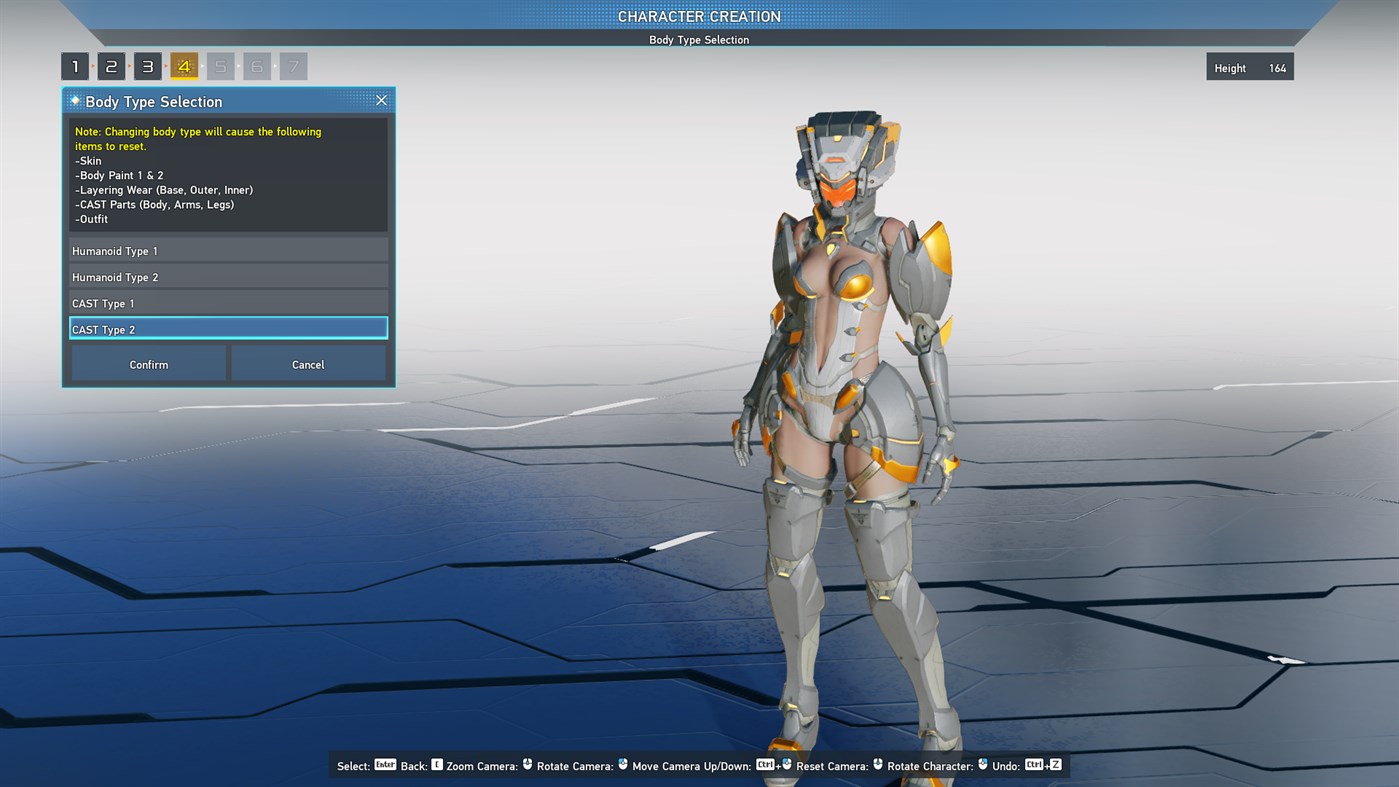Select the highlighted CAST Type 2 entry

pyautogui.click(x=228, y=328)
